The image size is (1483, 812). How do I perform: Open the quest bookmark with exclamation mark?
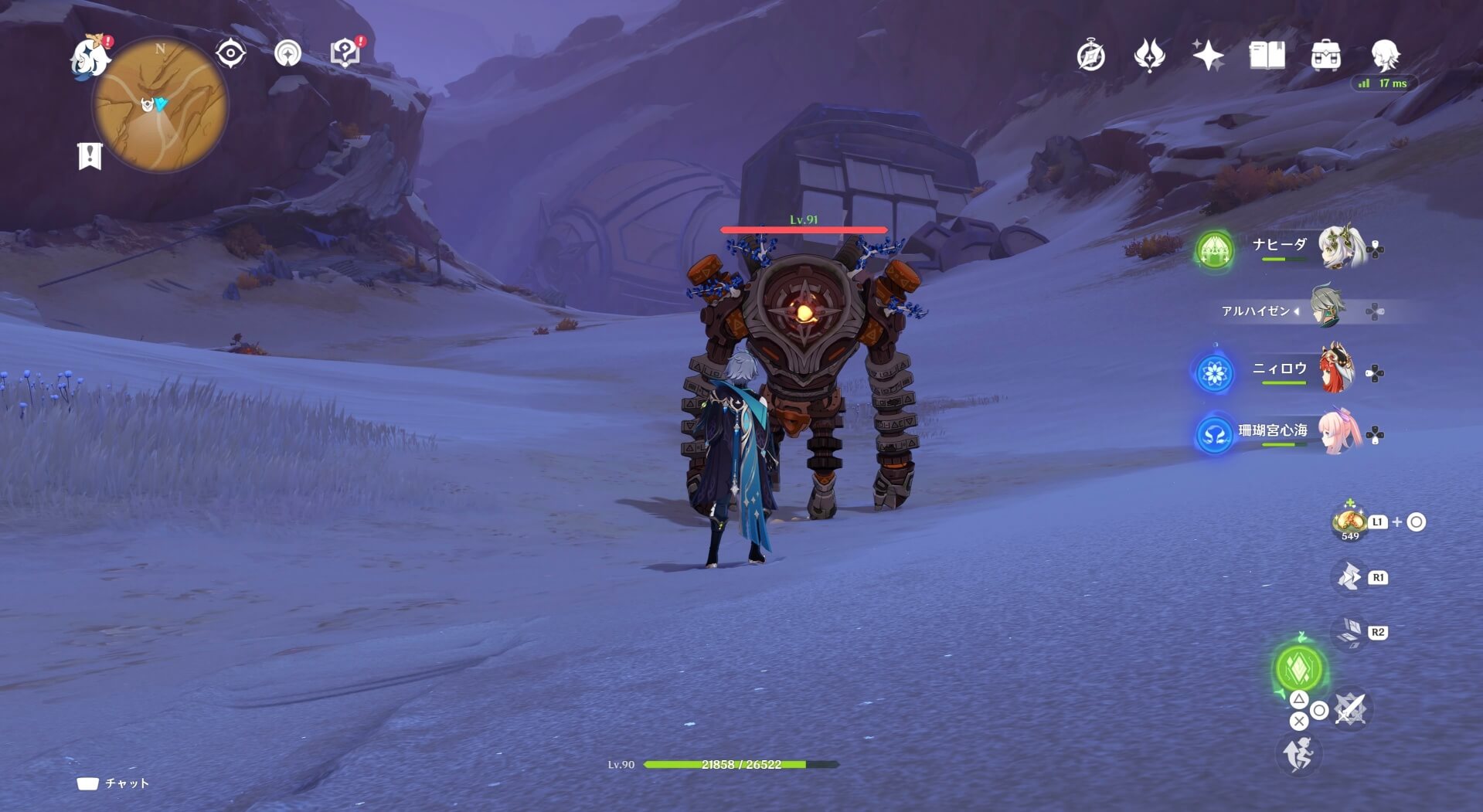click(90, 155)
